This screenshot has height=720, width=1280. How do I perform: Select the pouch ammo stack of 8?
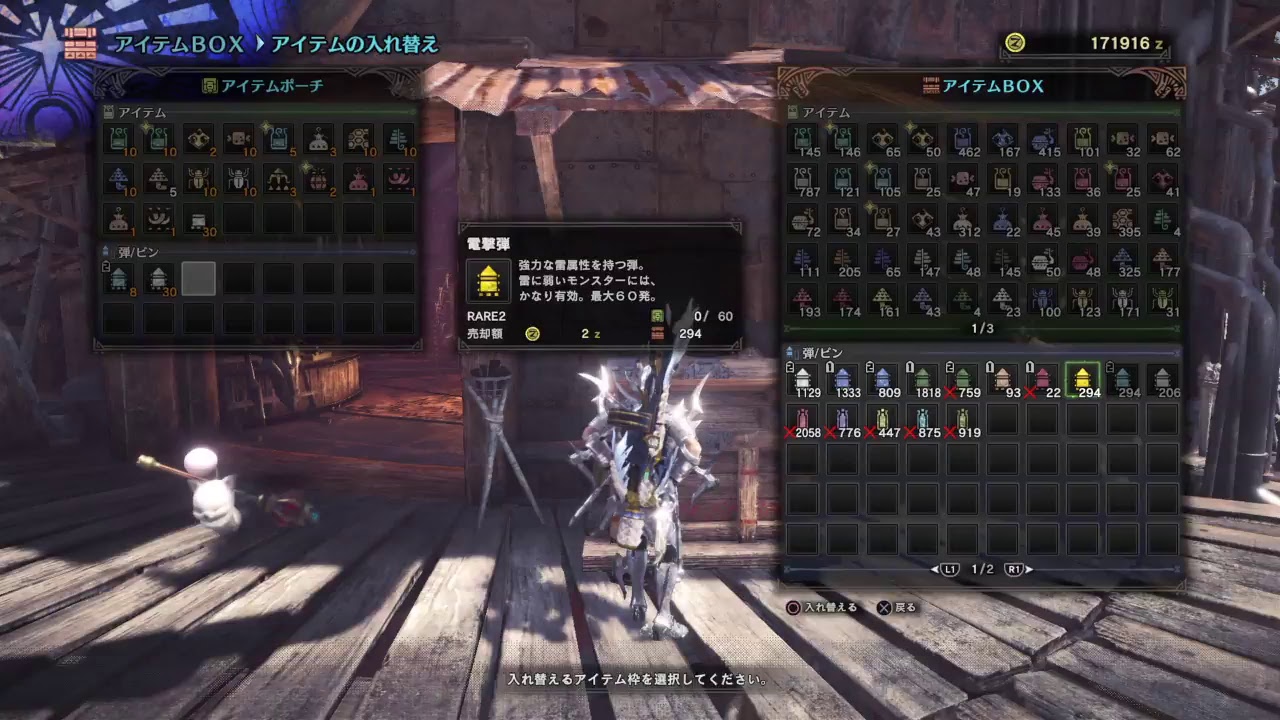tap(119, 279)
